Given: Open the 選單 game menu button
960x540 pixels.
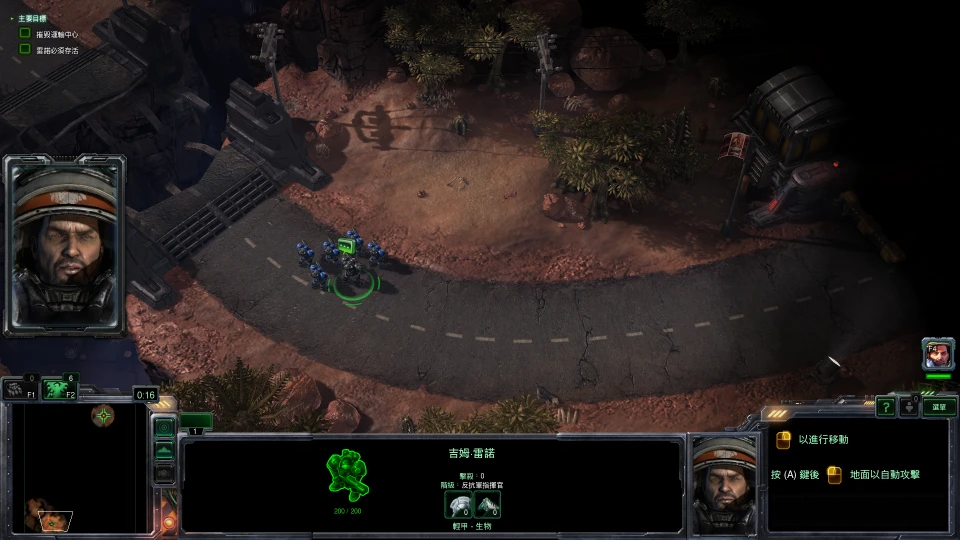Looking at the screenshot, I should 939,407.
